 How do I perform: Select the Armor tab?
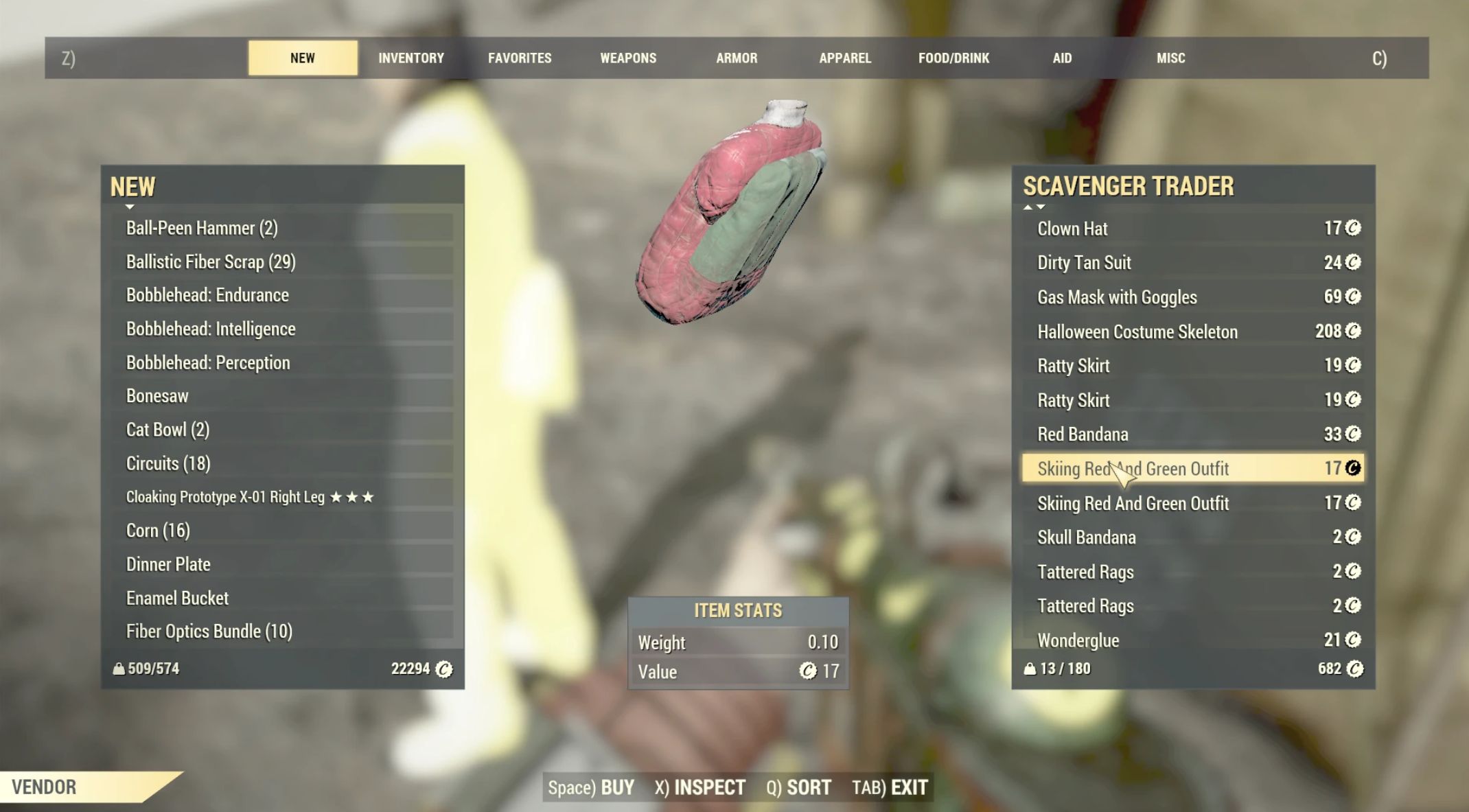tap(737, 58)
